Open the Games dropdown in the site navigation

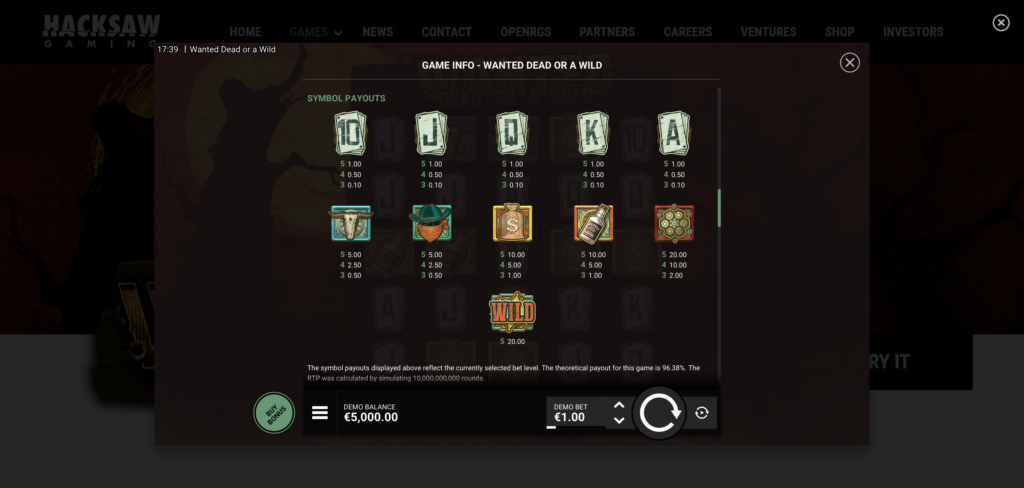(315, 32)
